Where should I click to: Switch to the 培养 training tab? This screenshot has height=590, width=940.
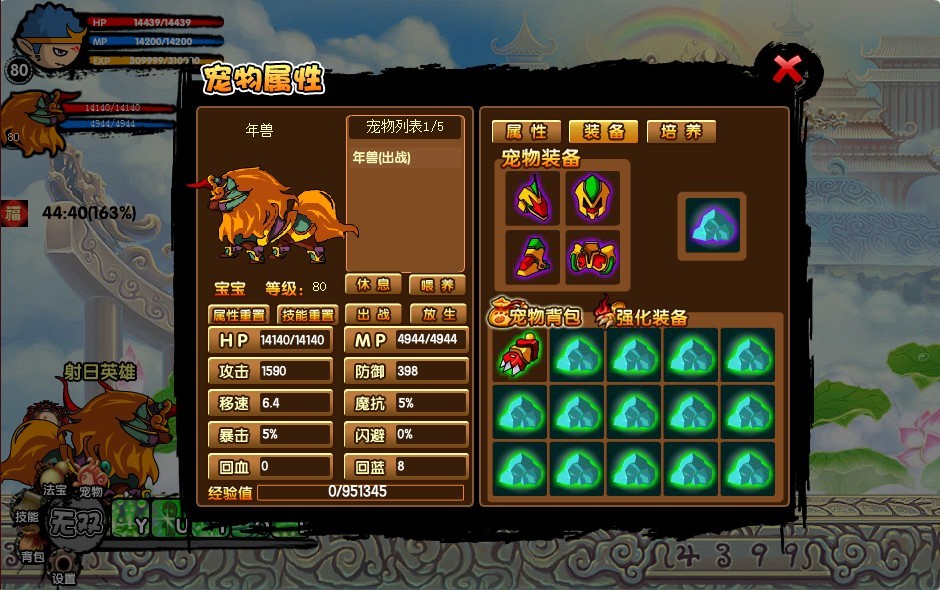pos(681,132)
